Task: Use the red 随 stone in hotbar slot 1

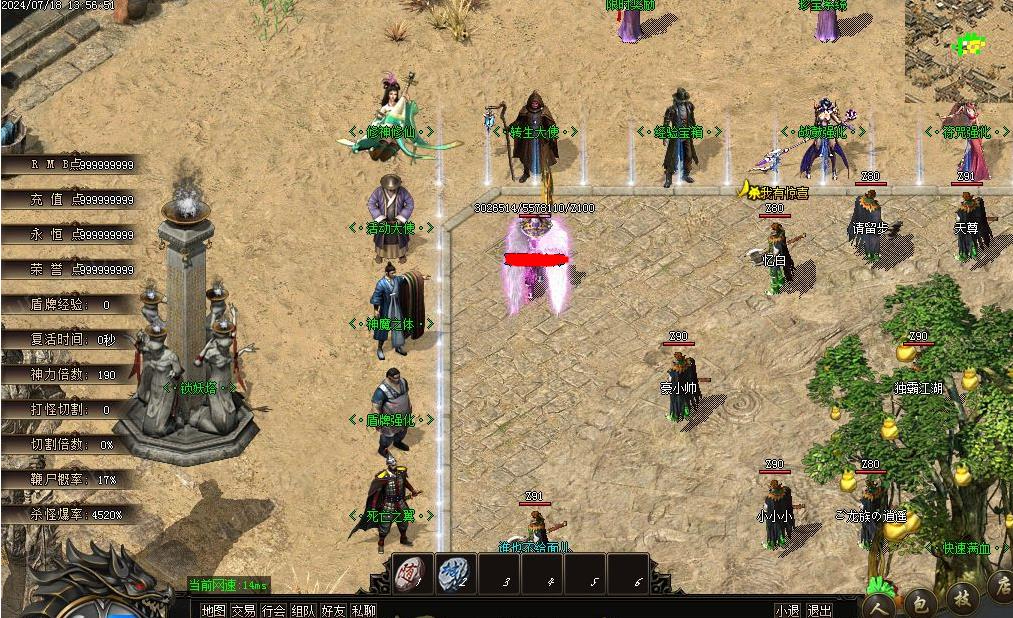Action: click(x=412, y=573)
